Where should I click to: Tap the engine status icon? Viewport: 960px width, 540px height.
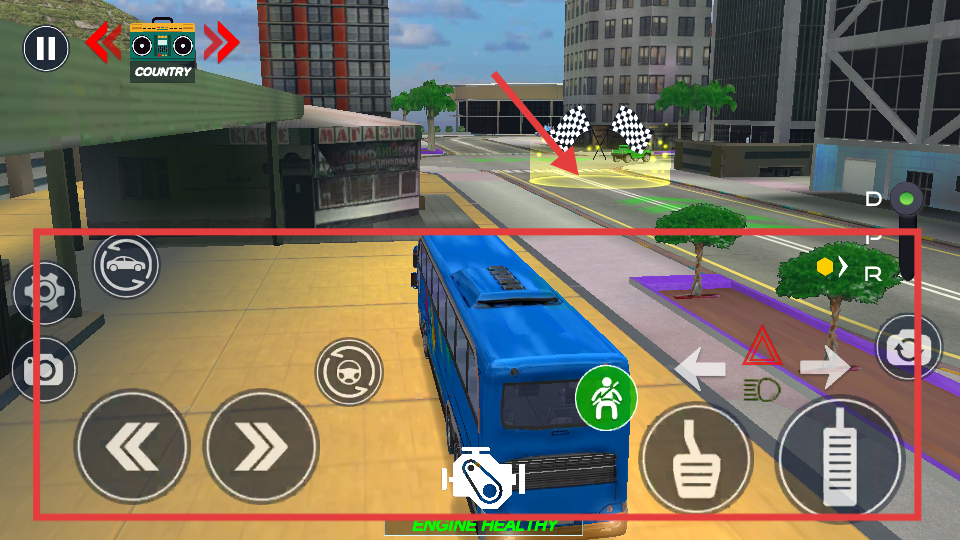coord(484,473)
